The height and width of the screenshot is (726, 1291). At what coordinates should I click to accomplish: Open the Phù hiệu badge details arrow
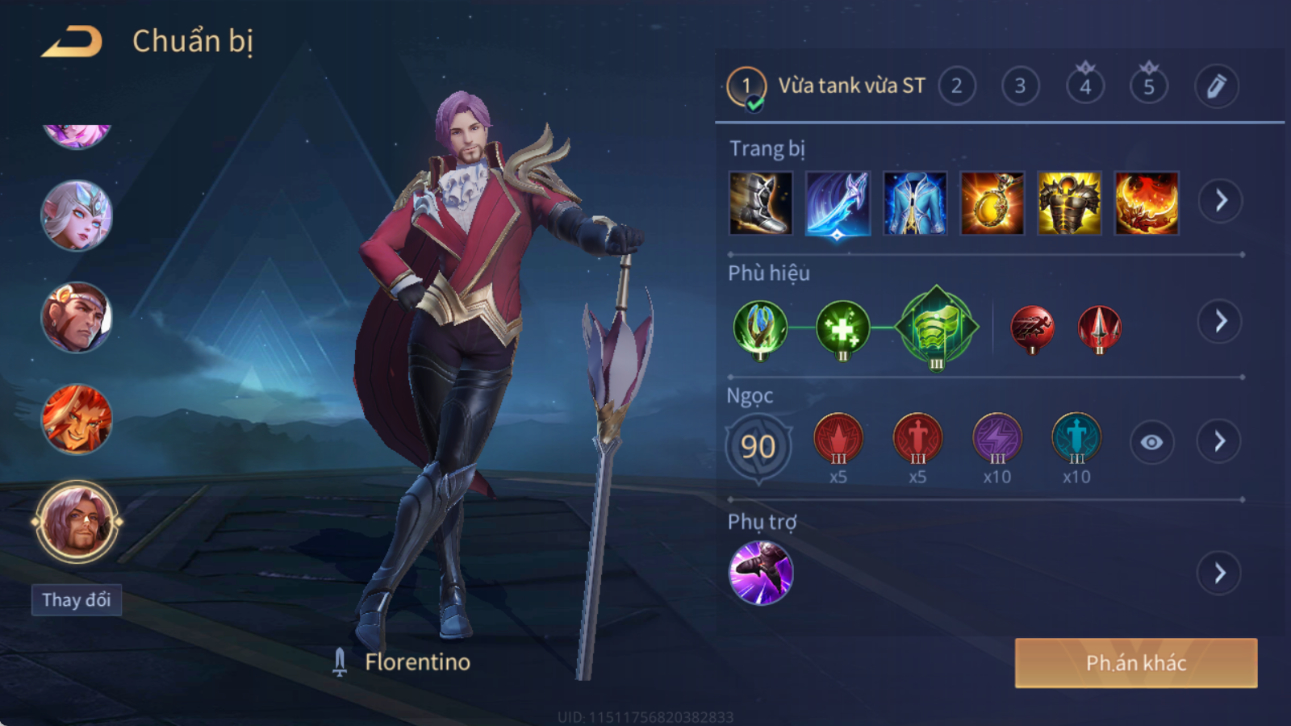[x=1220, y=322]
